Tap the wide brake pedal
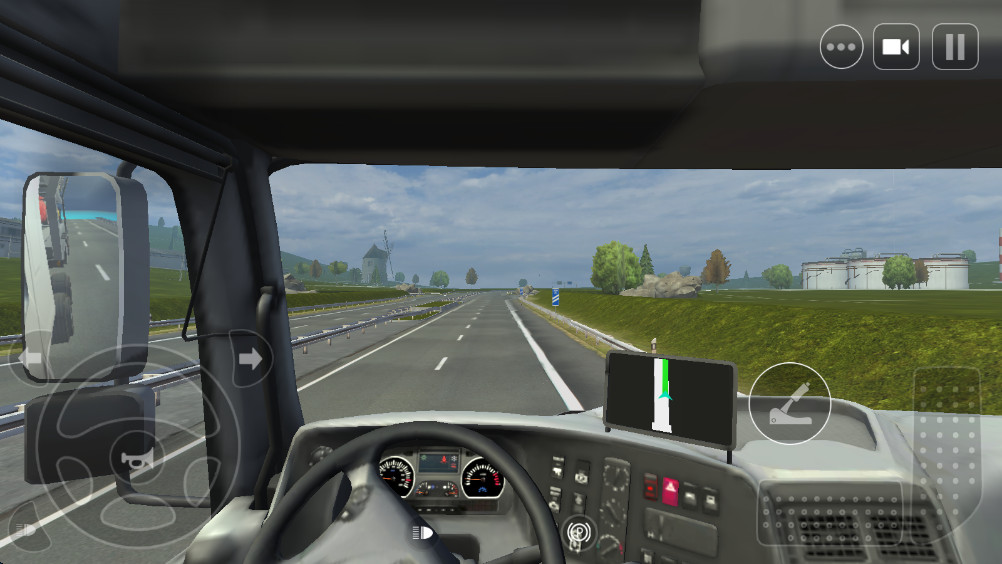The image size is (1002, 564). click(x=830, y=521)
